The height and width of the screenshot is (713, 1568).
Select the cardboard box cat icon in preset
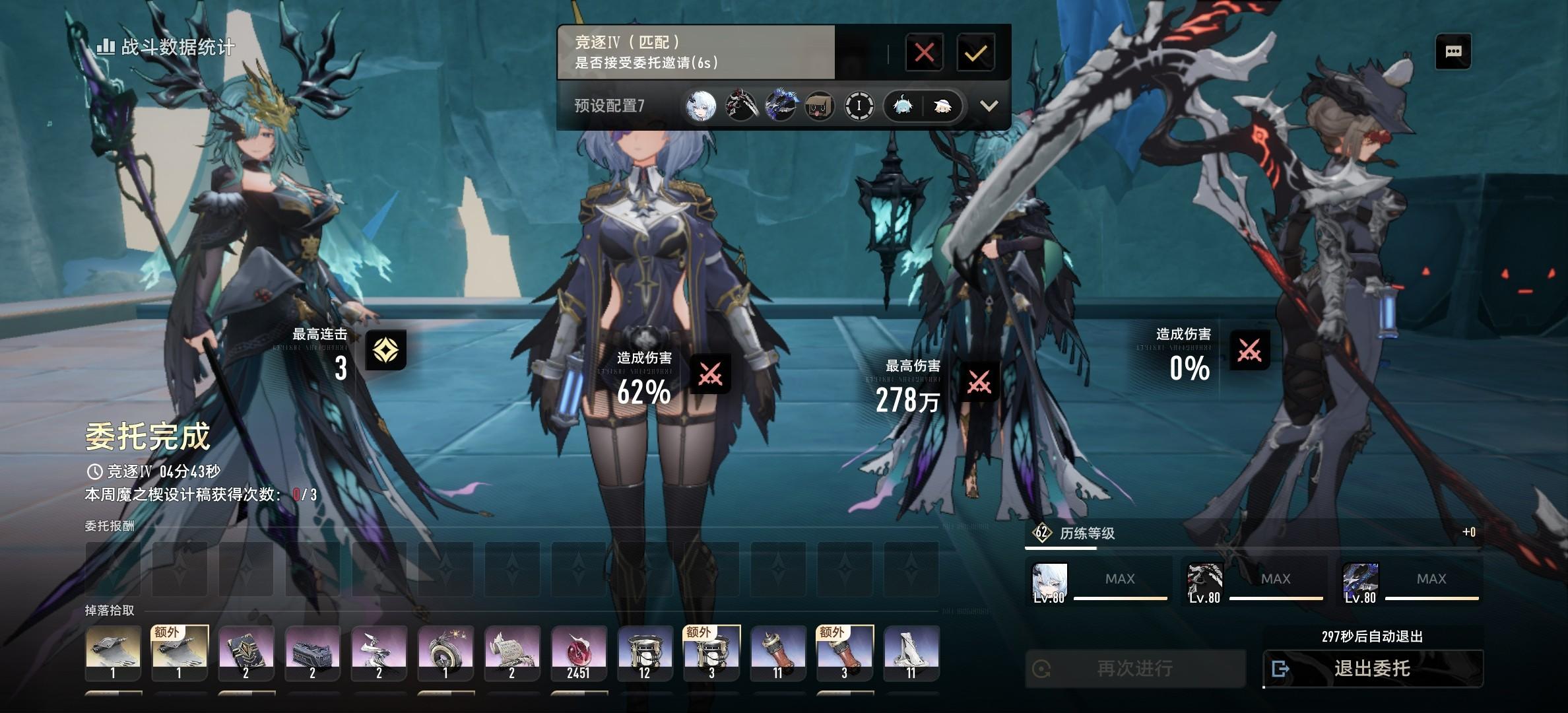tap(820, 106)
